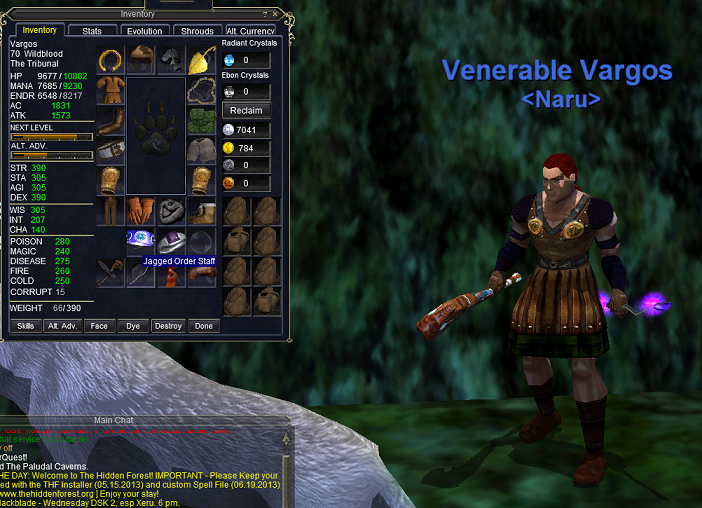This screenshot has width=702, height=508.
Task: Select the Alt. Currency tab
Action: tap(250, 31)
